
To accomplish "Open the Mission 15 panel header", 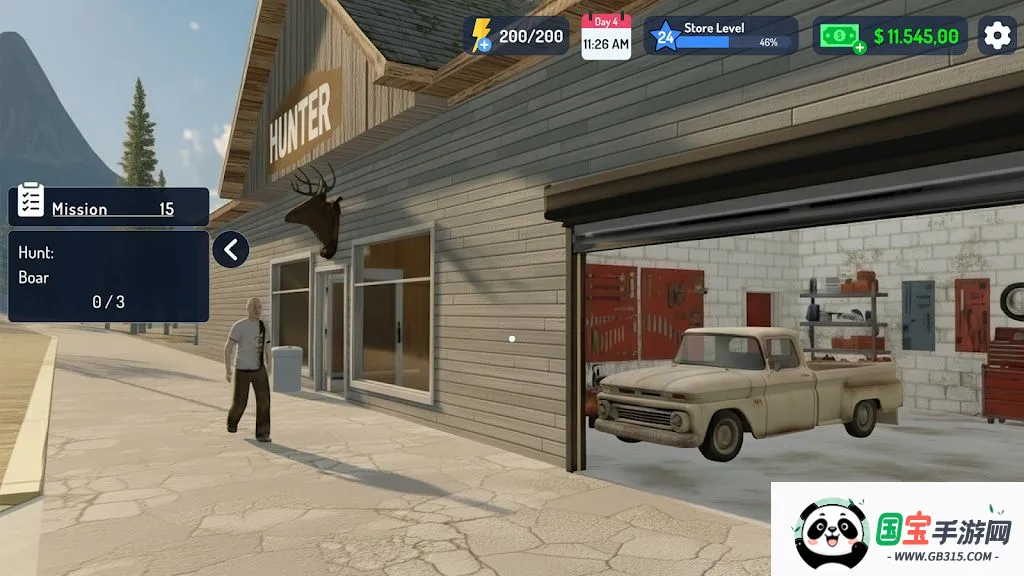I will 109,207.
